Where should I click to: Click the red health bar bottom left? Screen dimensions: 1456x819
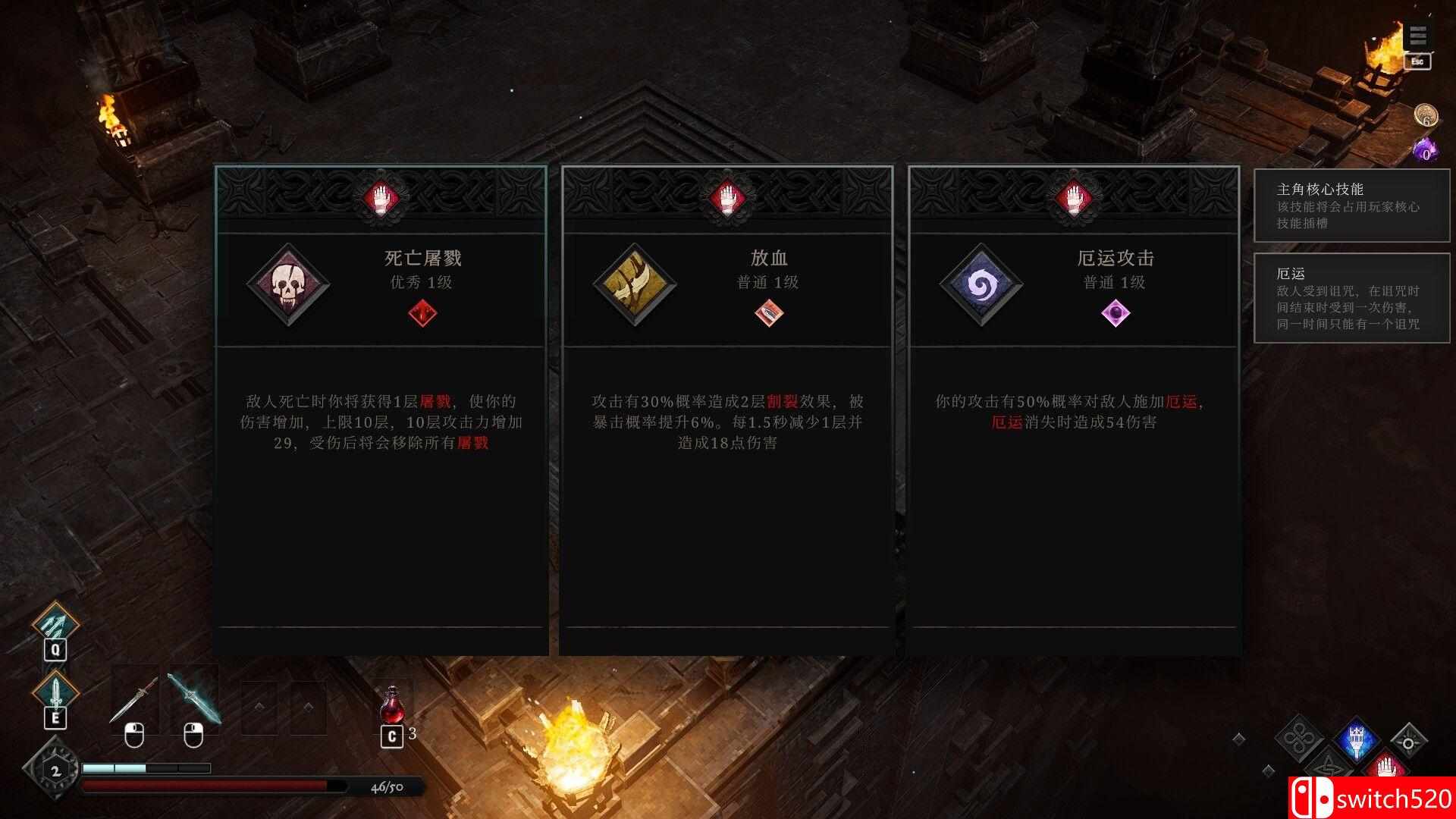212,787
